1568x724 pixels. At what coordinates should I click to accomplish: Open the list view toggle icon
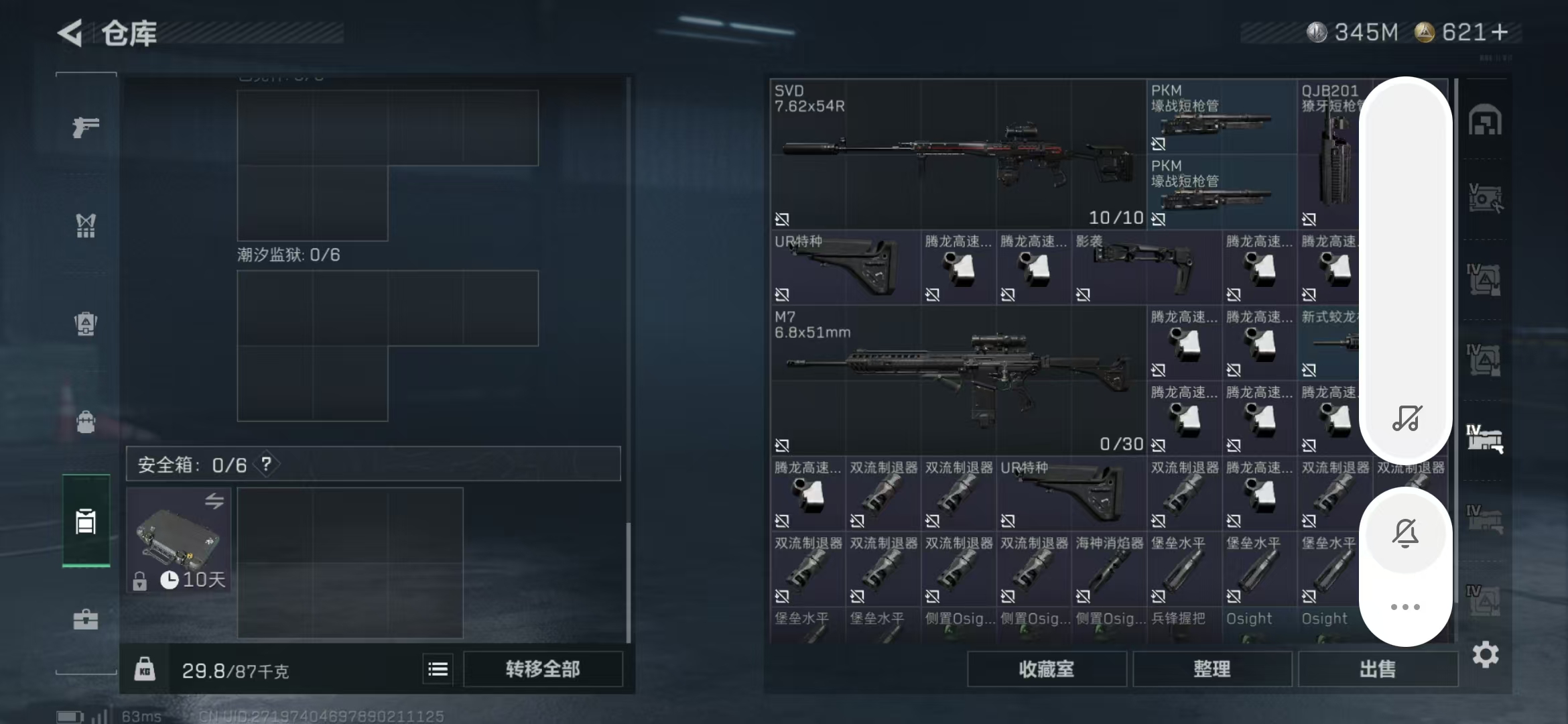438,669
